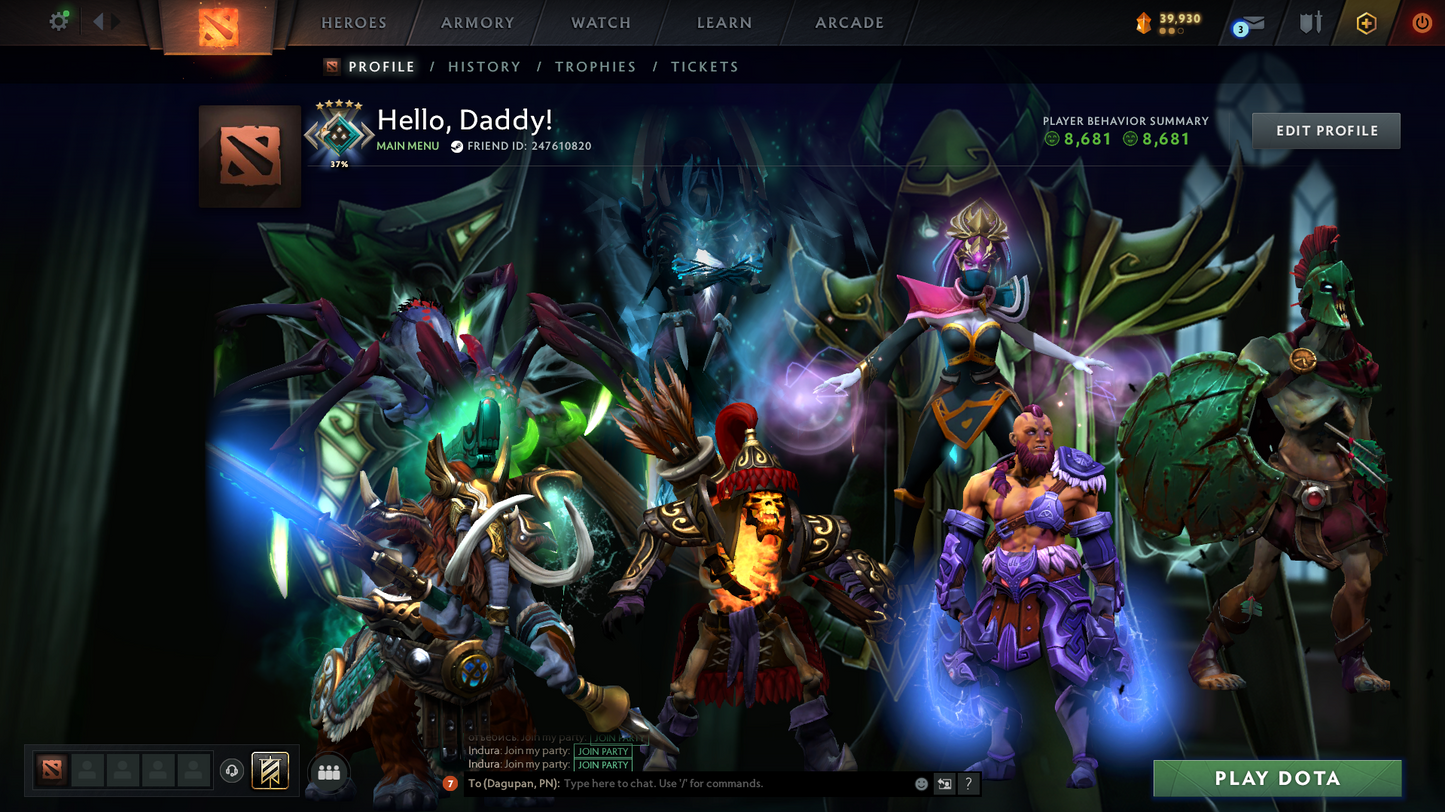Select the Tickets tab
This screenshot has width=1445, height=812.
tap(704, 67)
